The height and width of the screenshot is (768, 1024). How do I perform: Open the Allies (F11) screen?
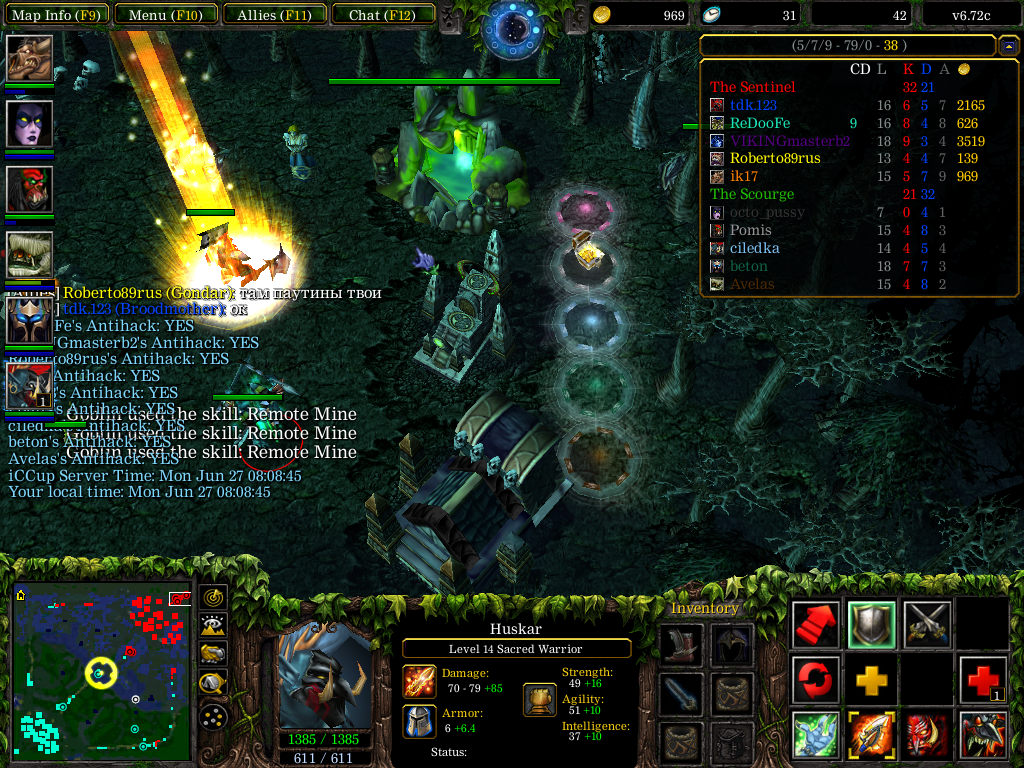point(274,15)
